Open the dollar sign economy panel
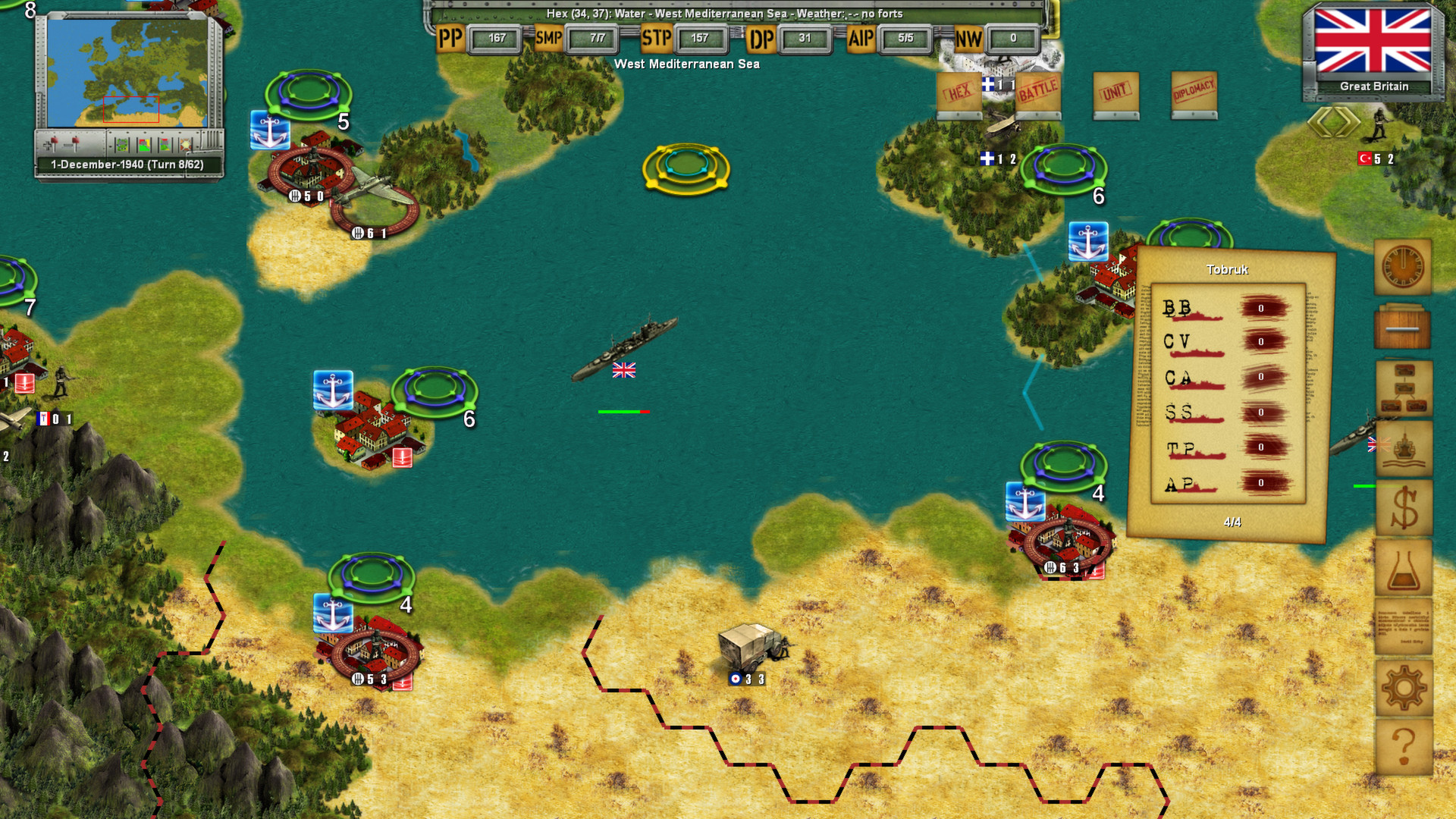1456x819 pixels. (1403, 507)
